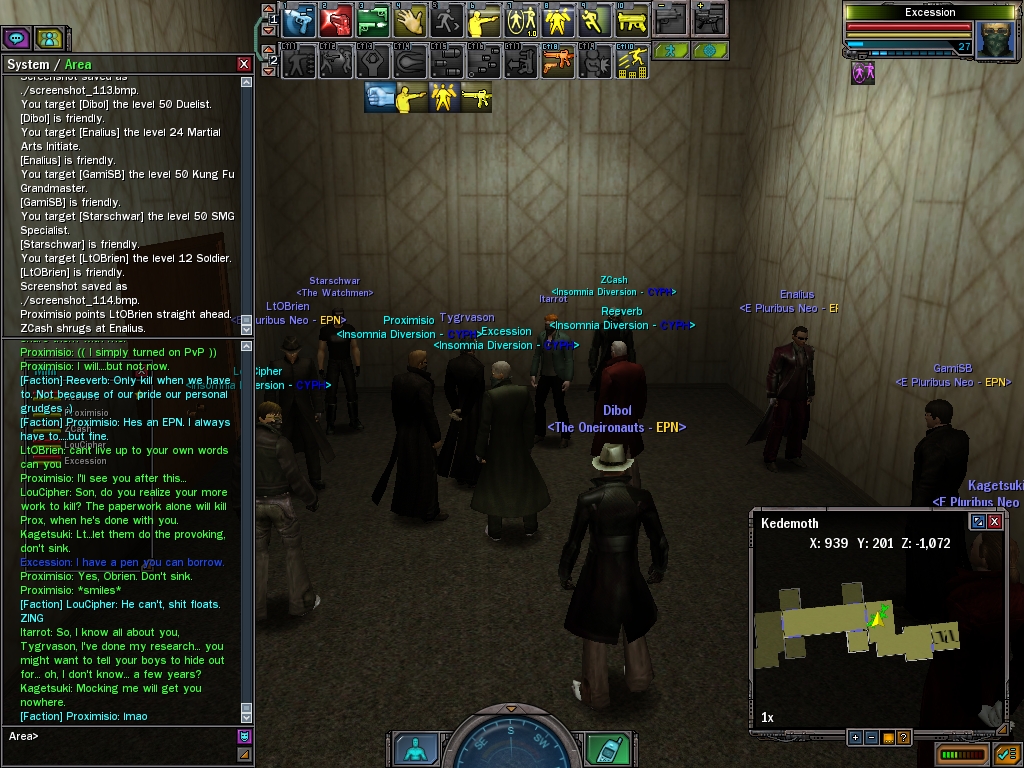Open the chat bubble button
Image resolution: width=1024 pixels, height=768 pixels.
tap(16, 38)
